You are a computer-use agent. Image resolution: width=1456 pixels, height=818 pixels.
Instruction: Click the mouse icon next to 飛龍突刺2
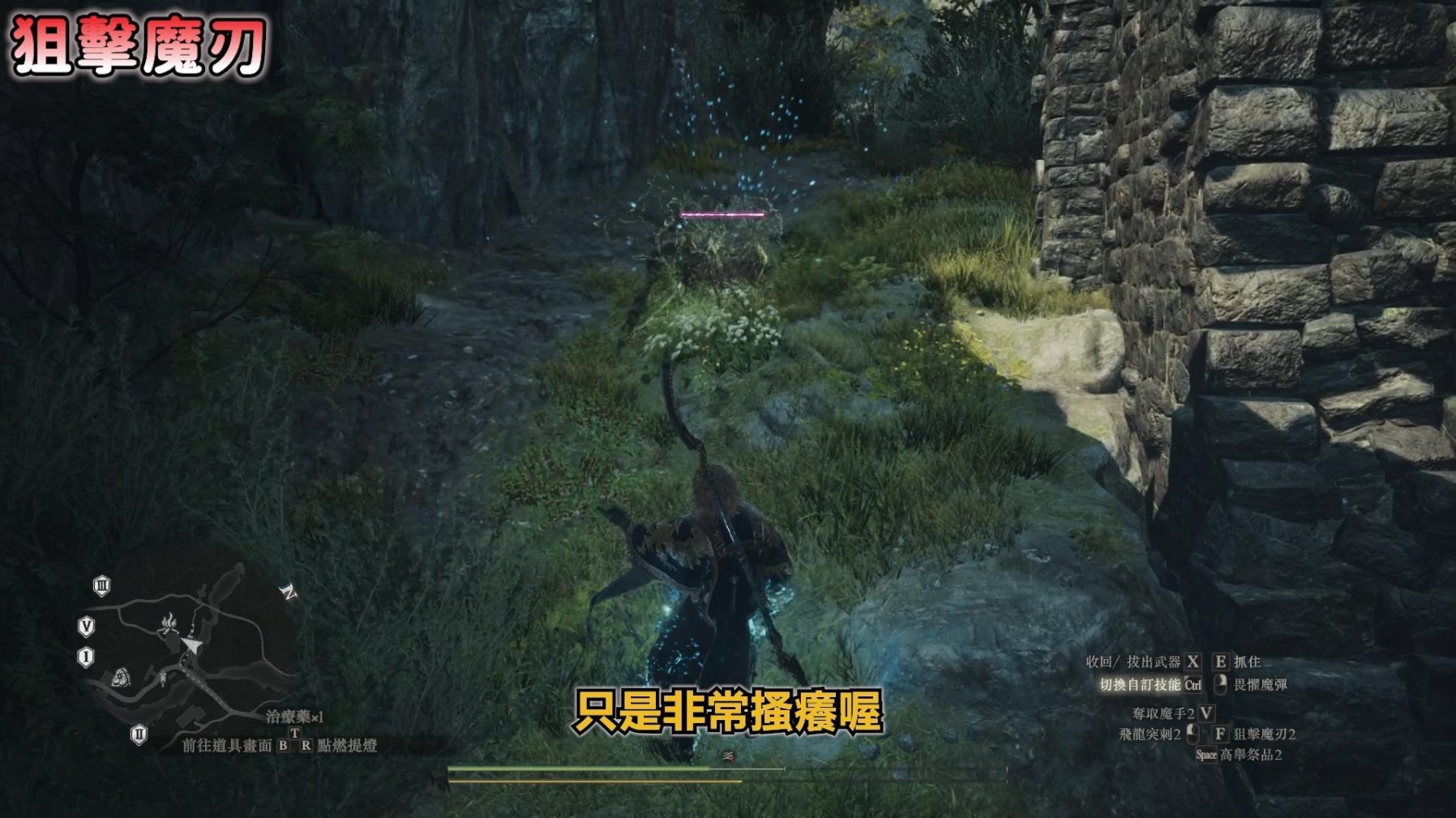[x=1193, y=735]
